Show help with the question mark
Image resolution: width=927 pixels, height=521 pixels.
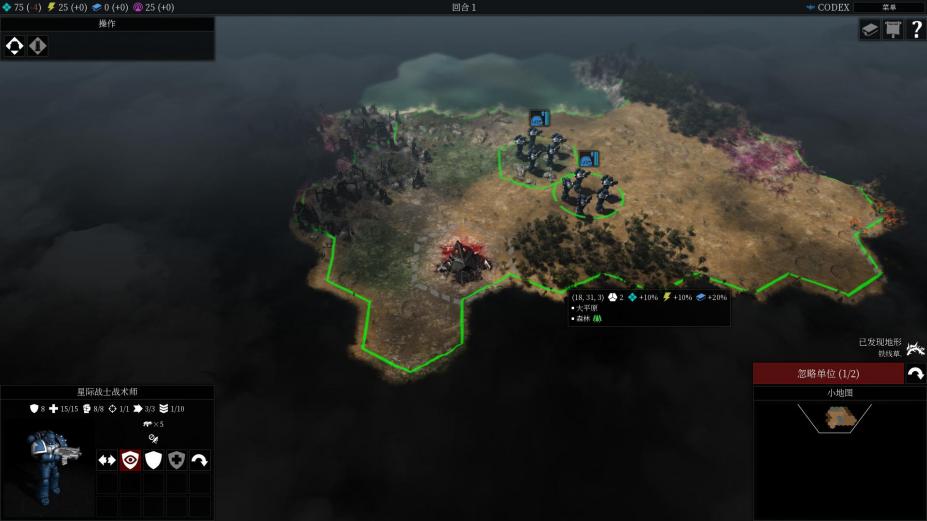(916, 30)
